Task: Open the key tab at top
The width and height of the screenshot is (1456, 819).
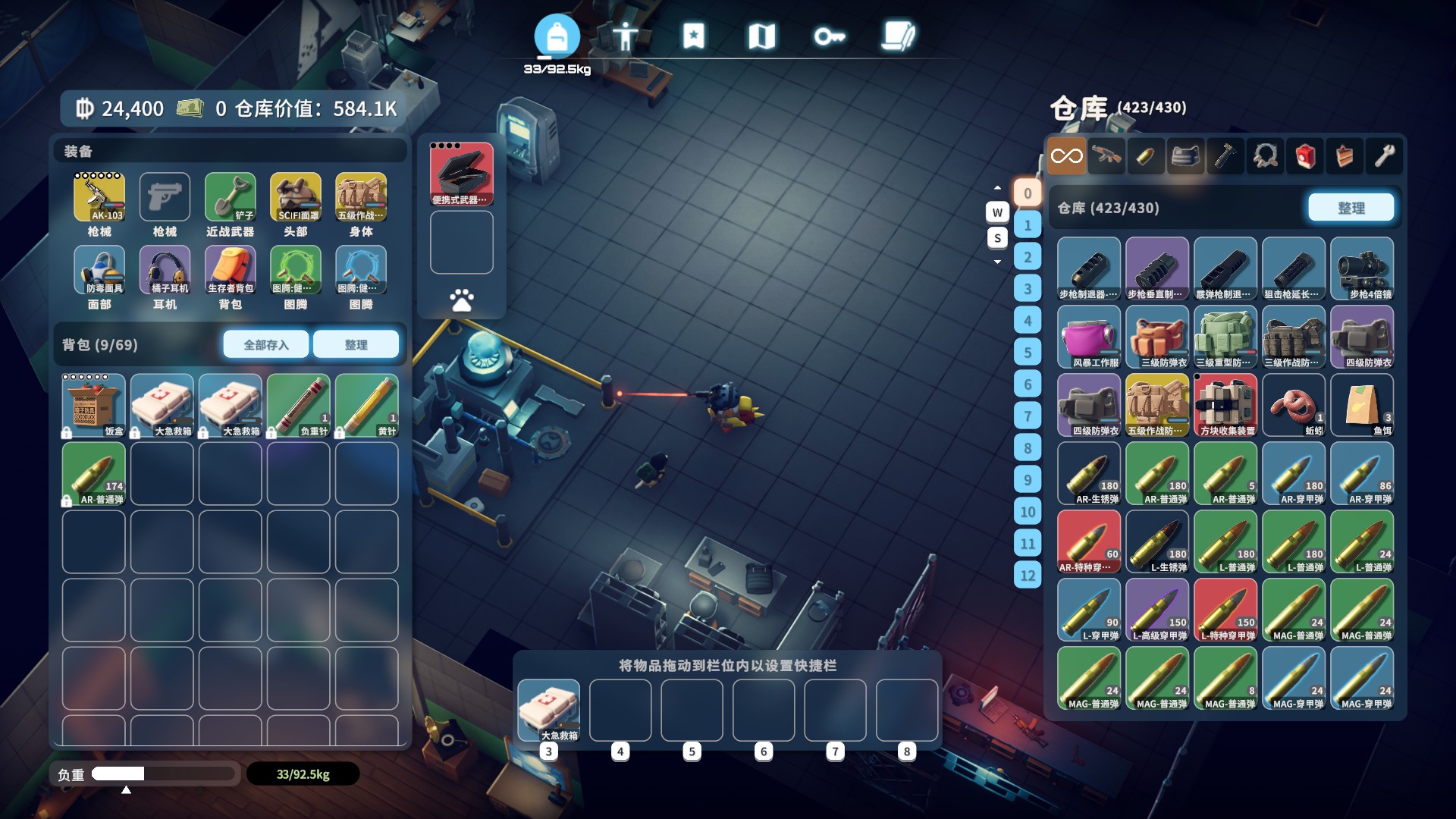Action: [x=829, y=36]
